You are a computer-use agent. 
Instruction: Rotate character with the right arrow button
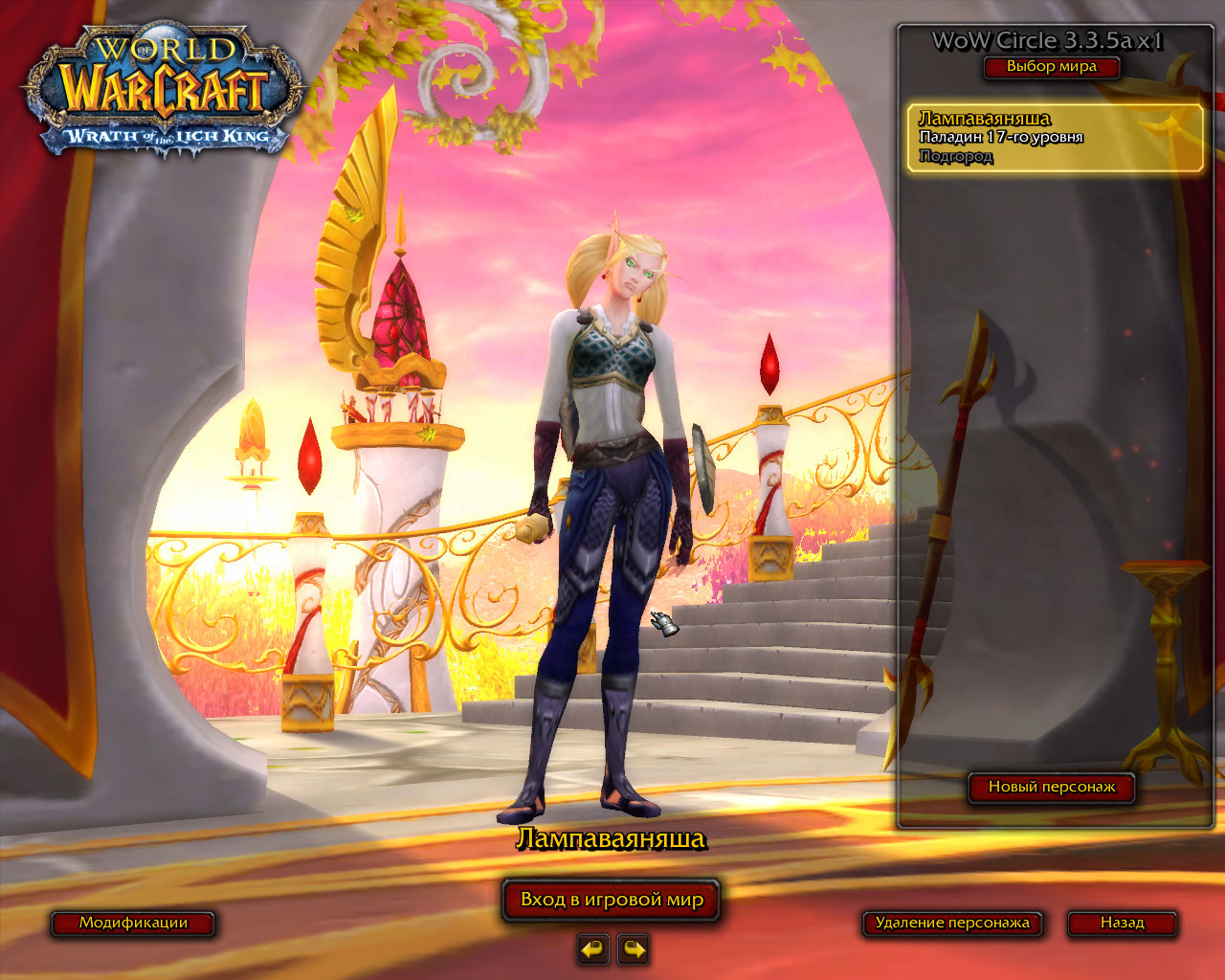click(634, 949)
